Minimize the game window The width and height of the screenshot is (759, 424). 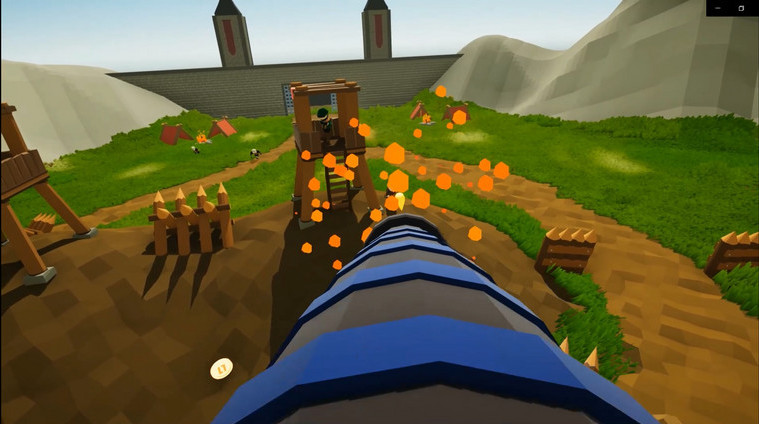[x=720, y=8]
